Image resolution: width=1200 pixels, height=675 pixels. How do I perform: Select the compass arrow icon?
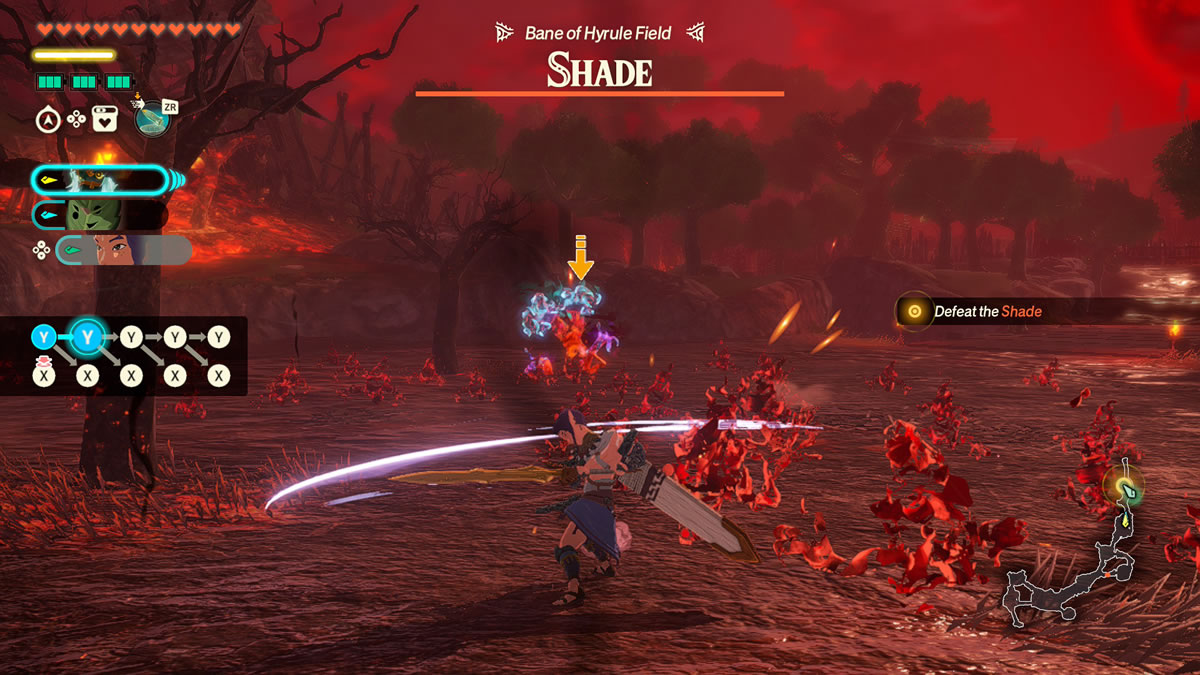[x=46, y=120]
